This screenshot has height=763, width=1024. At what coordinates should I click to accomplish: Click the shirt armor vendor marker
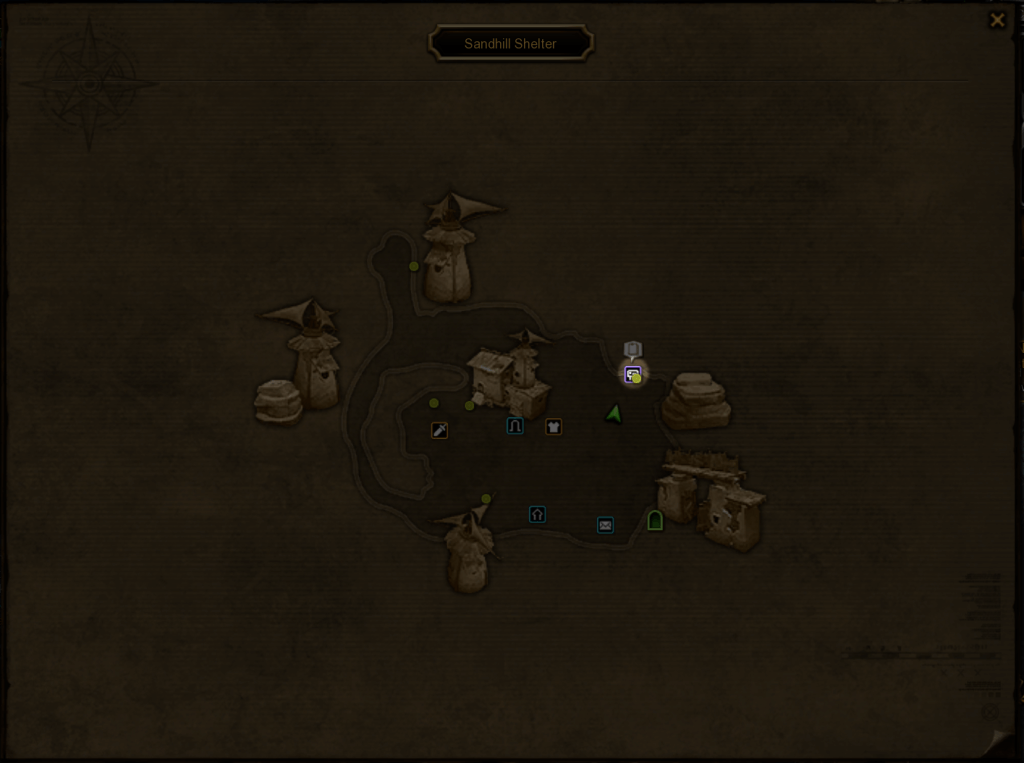click(553, 427)
